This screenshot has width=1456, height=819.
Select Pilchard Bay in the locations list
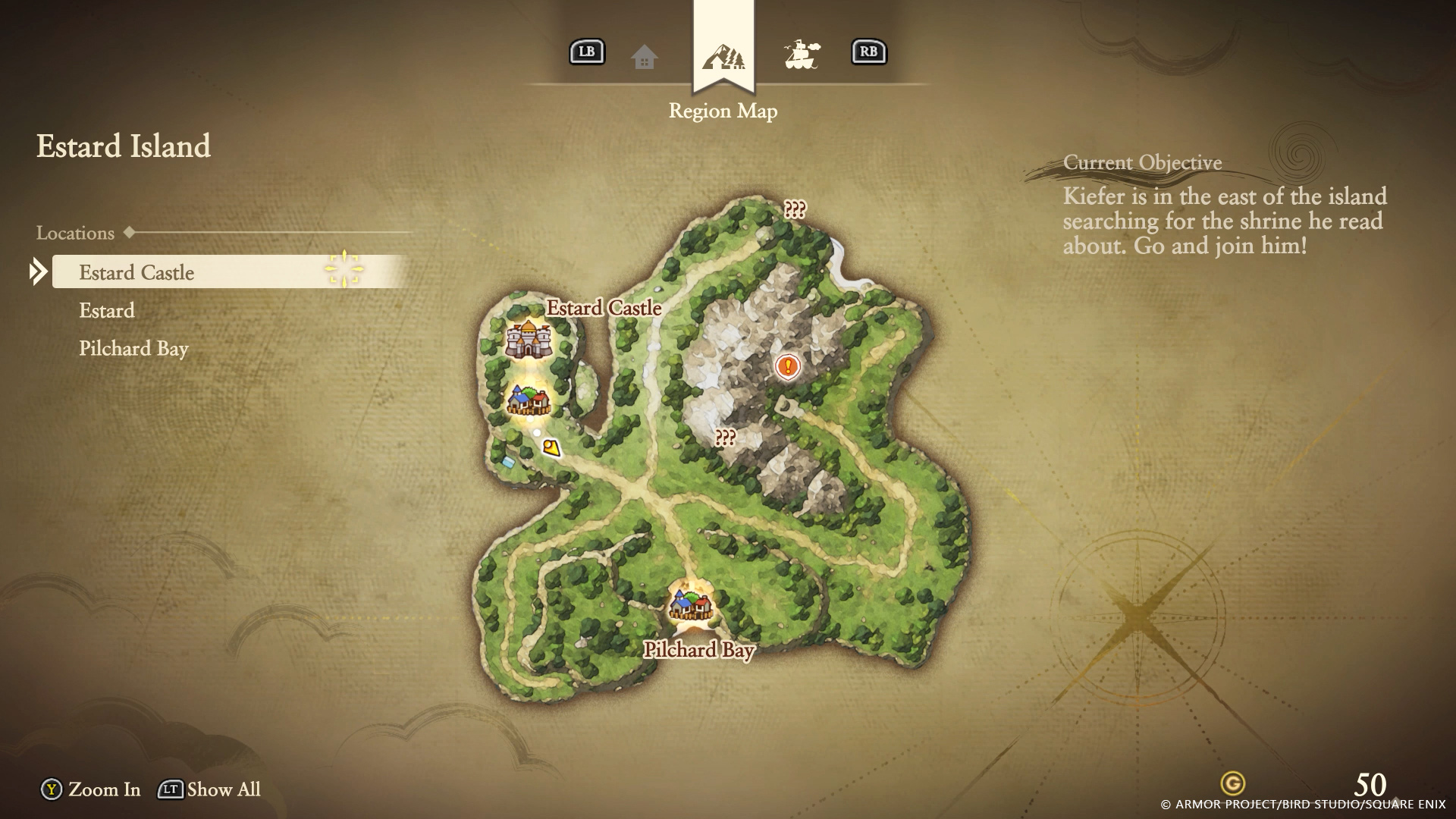pyautogui.click(x=133, y=348)
